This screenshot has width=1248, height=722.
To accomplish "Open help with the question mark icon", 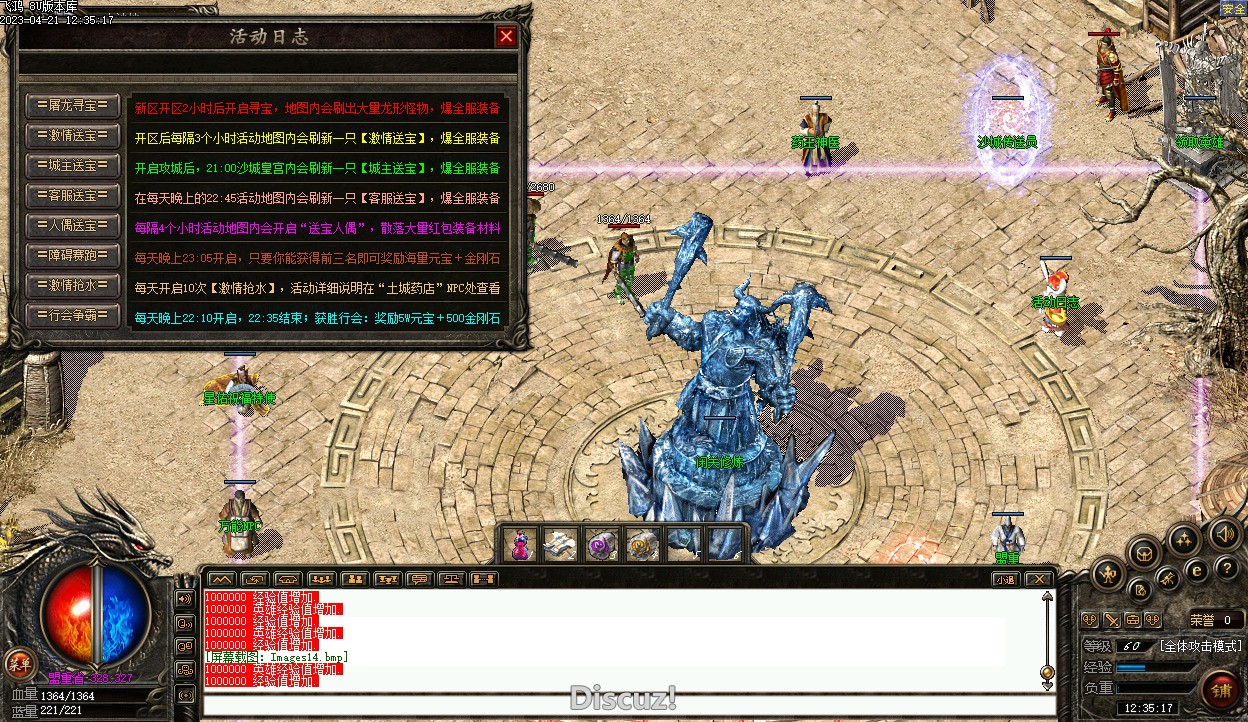I will [x=1228, y=569].
